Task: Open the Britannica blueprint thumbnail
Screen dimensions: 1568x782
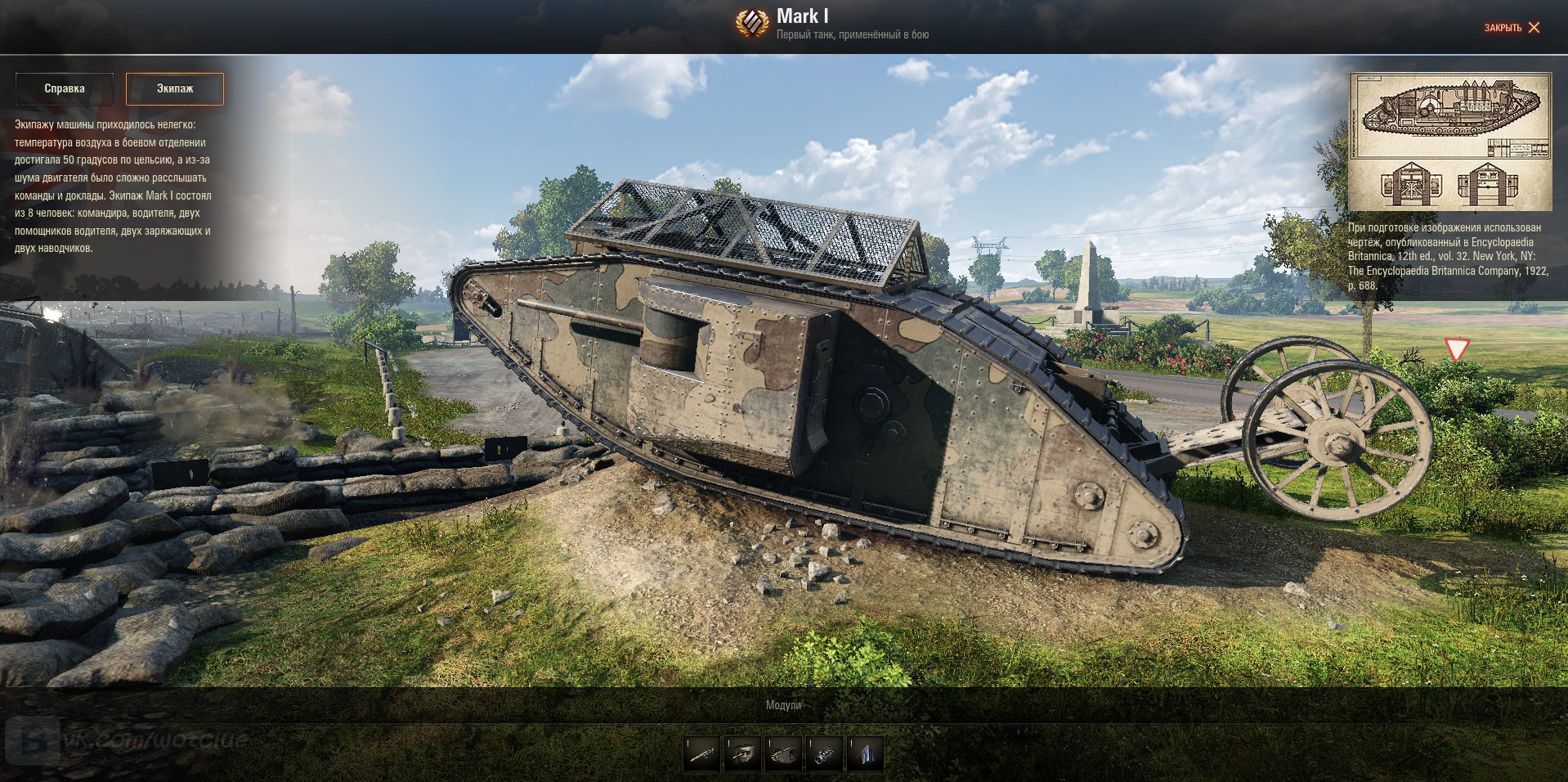Action: (1449, 142)
